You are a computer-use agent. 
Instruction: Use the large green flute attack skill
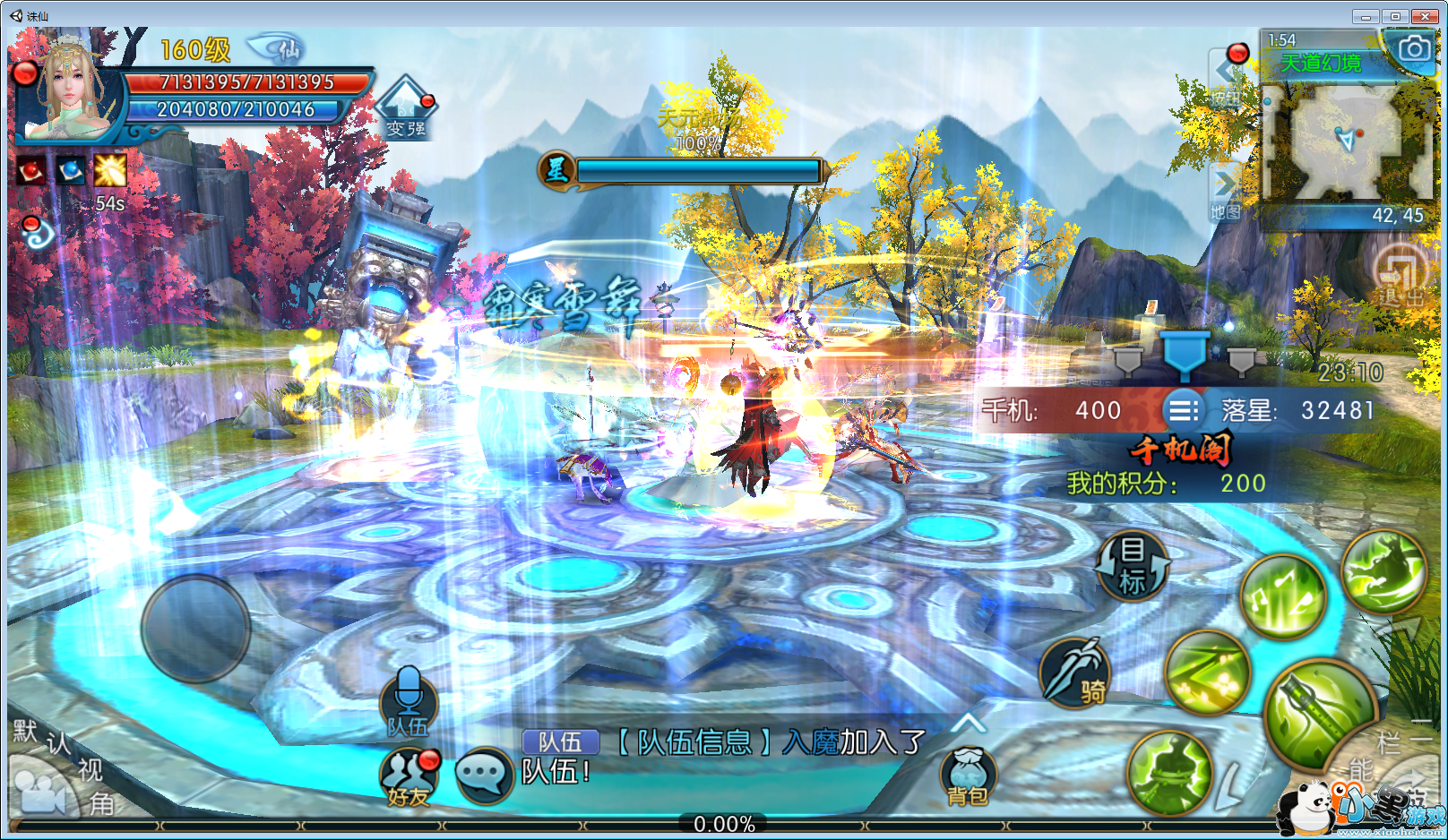pos(1320,714)
